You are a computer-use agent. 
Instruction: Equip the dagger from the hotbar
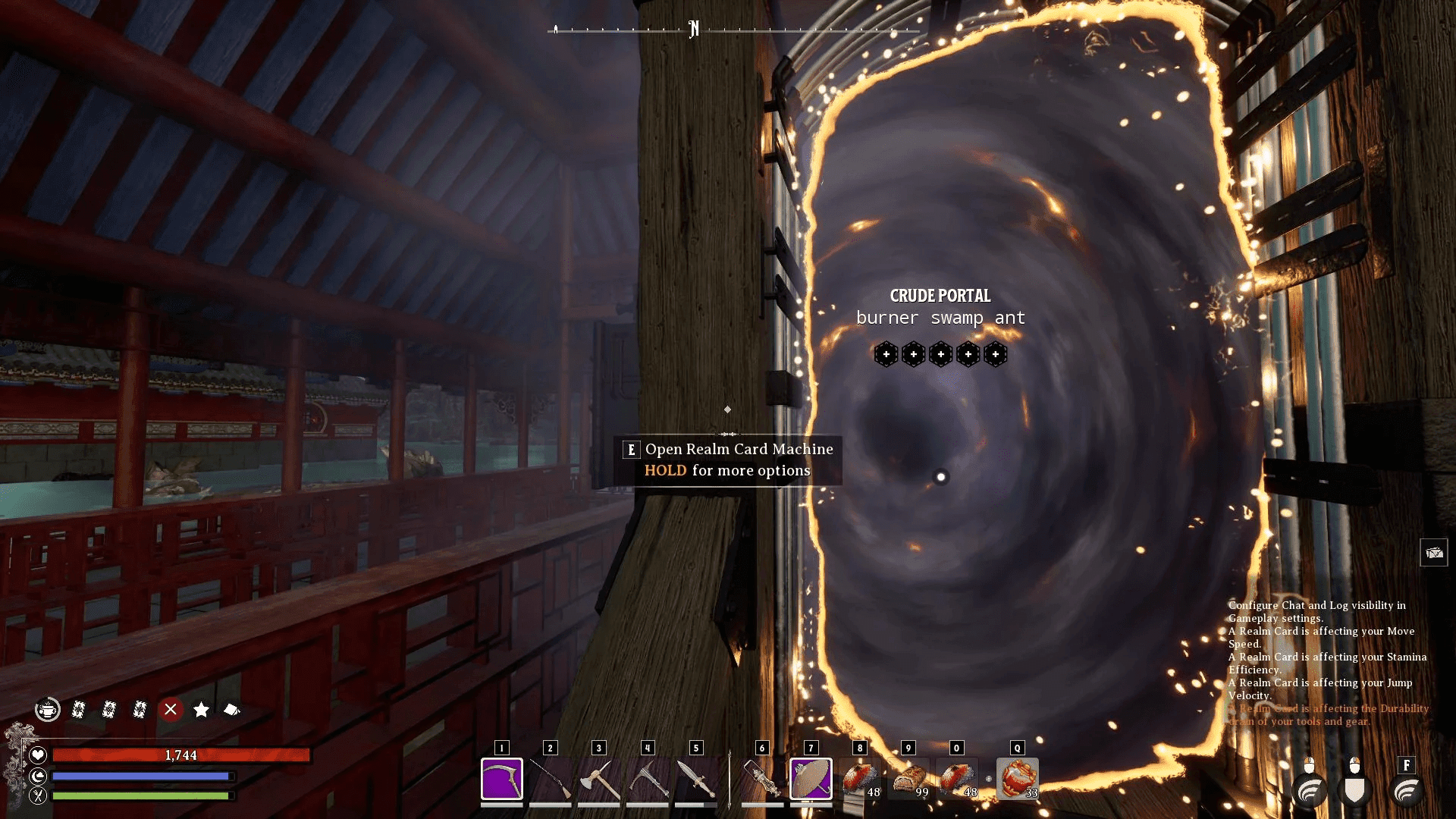[x=695, y=779]
